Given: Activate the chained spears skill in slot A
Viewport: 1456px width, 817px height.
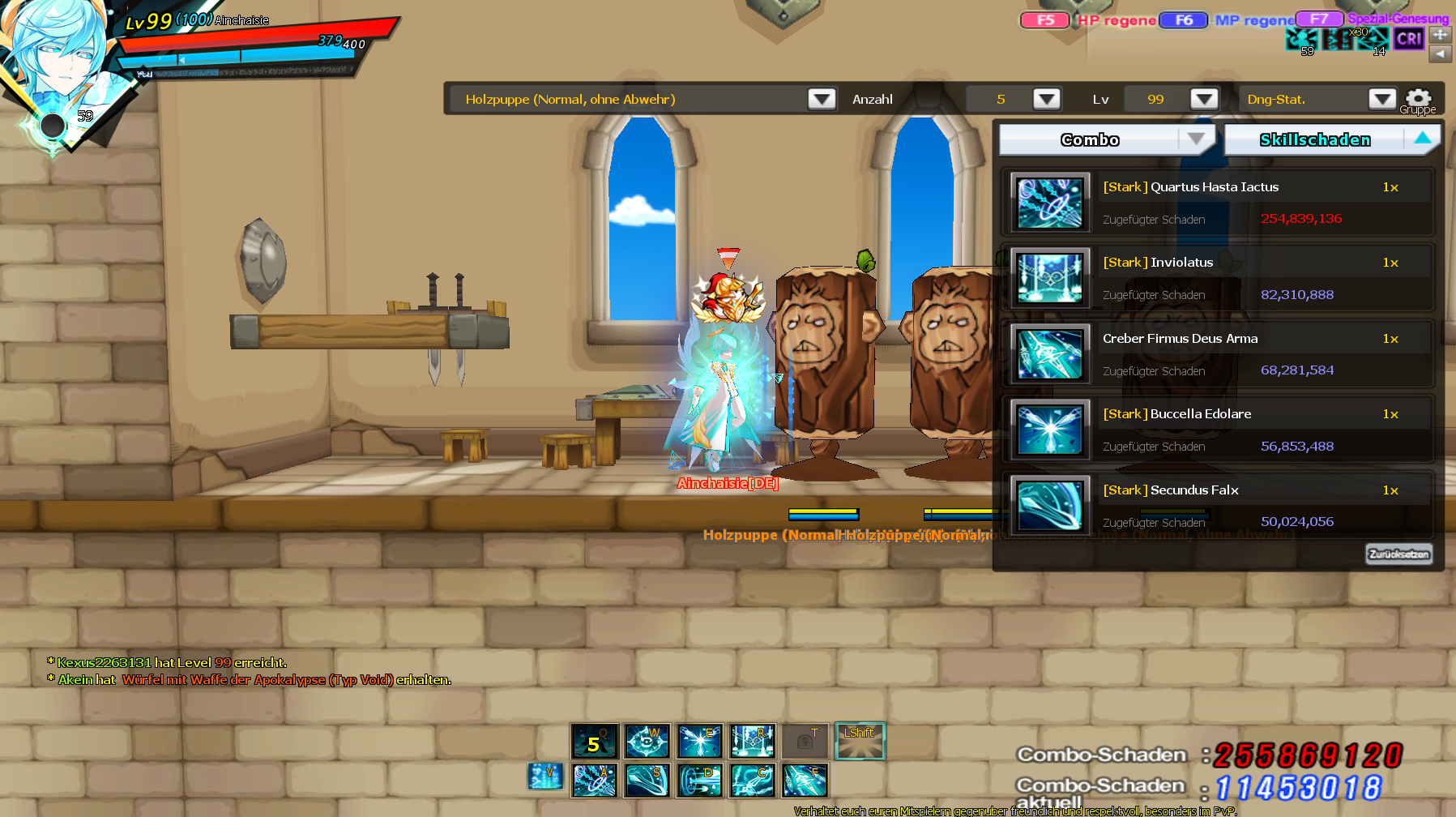Looking at the screenshot, I should click(595, 781).
